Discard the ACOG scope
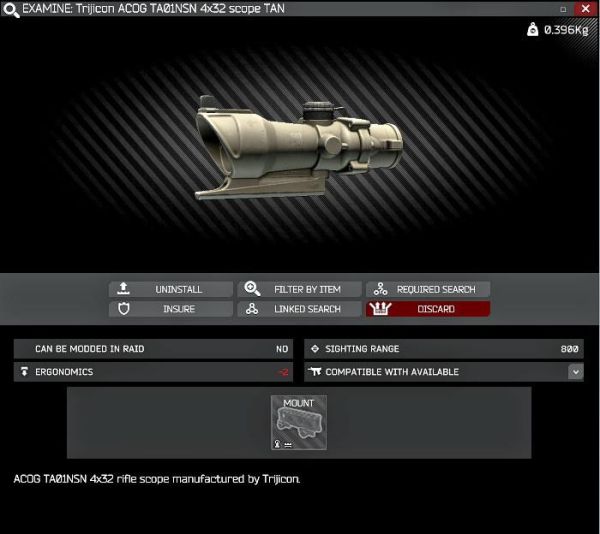The image size is (600, 534). (427, 309)
